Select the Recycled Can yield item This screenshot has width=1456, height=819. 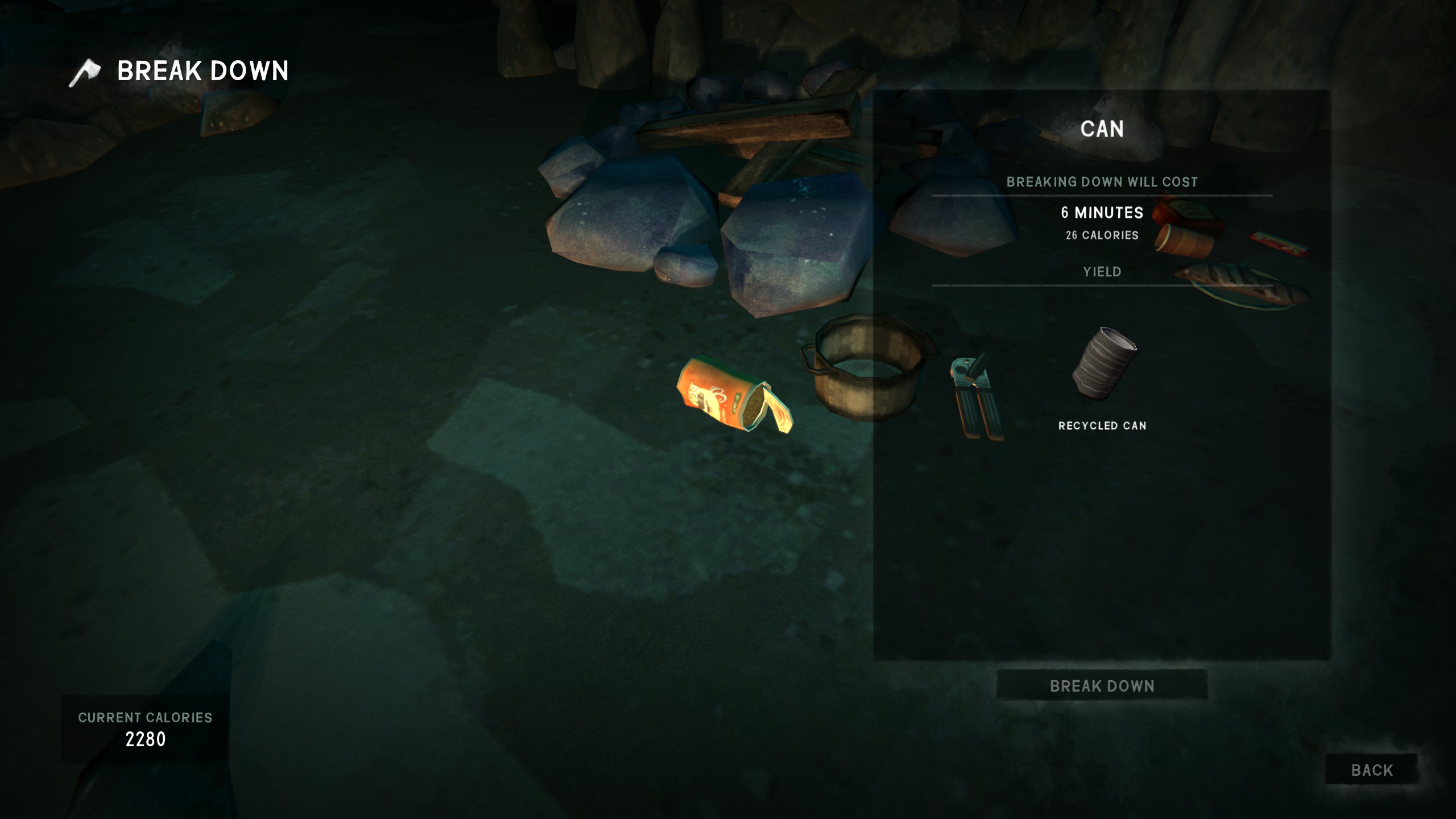pyautogui.click(x=1102, y=365)
